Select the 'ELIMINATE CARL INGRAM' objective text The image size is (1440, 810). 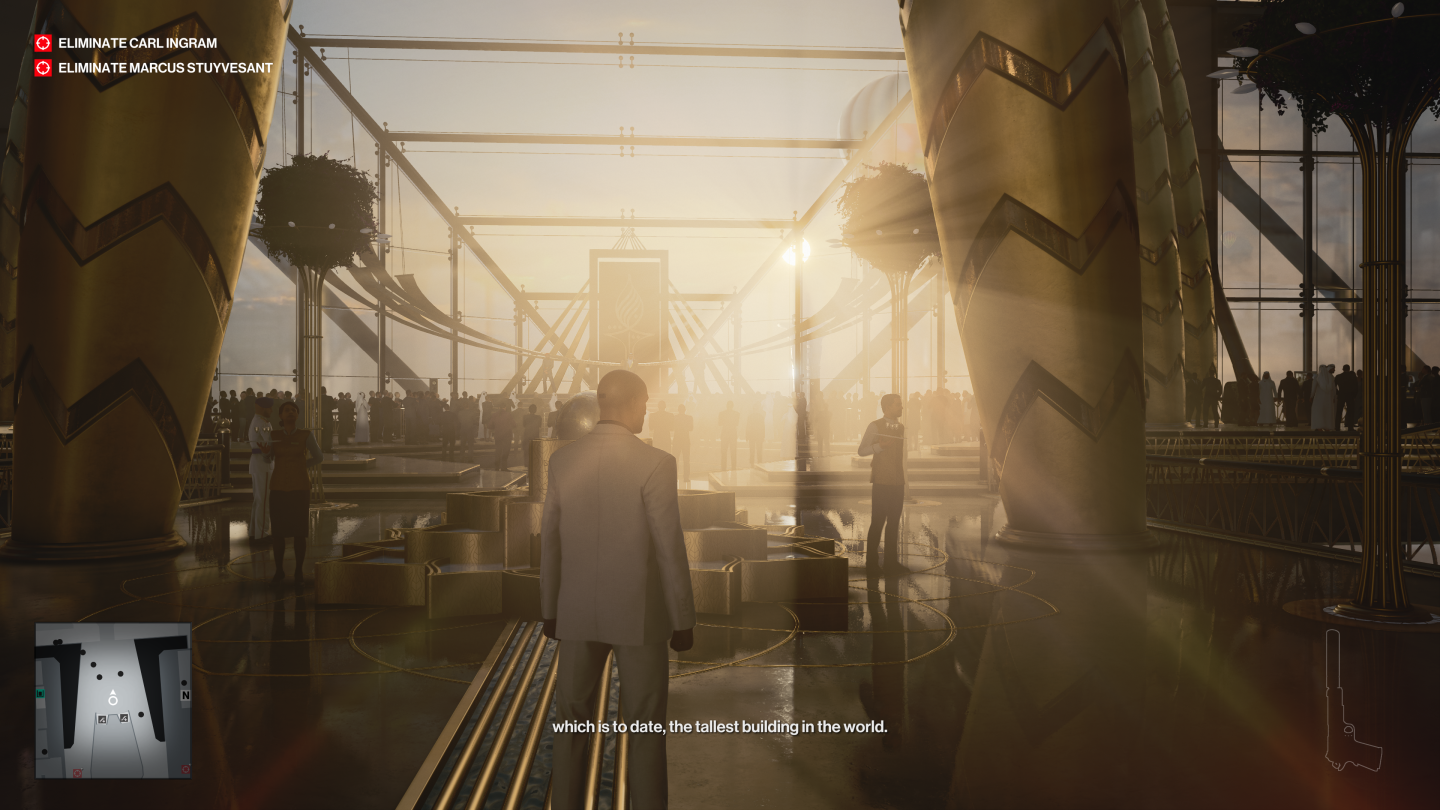(x=136, y=43)
